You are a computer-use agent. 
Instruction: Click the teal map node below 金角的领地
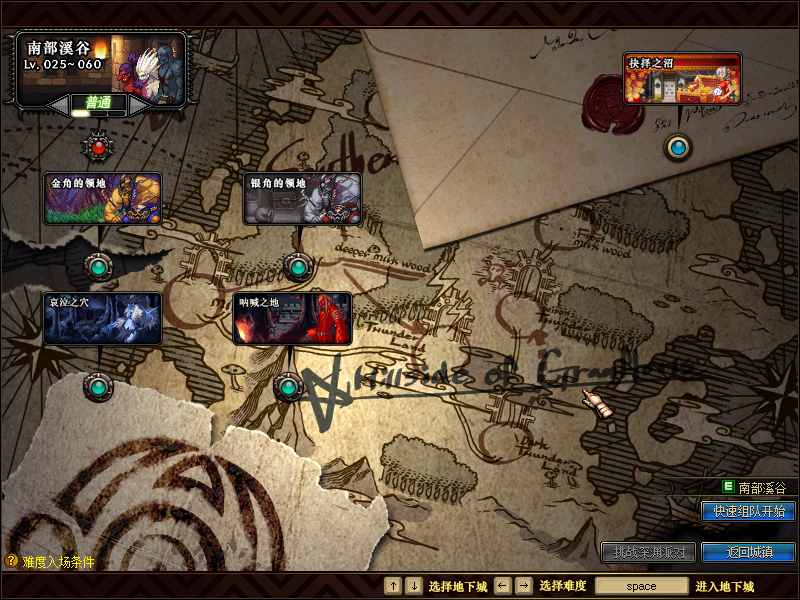tap(98, 267)
